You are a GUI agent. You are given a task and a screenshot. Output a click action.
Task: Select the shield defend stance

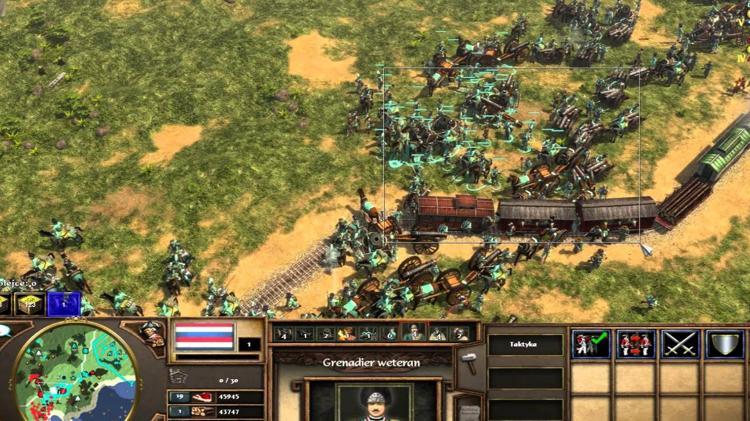723,344
